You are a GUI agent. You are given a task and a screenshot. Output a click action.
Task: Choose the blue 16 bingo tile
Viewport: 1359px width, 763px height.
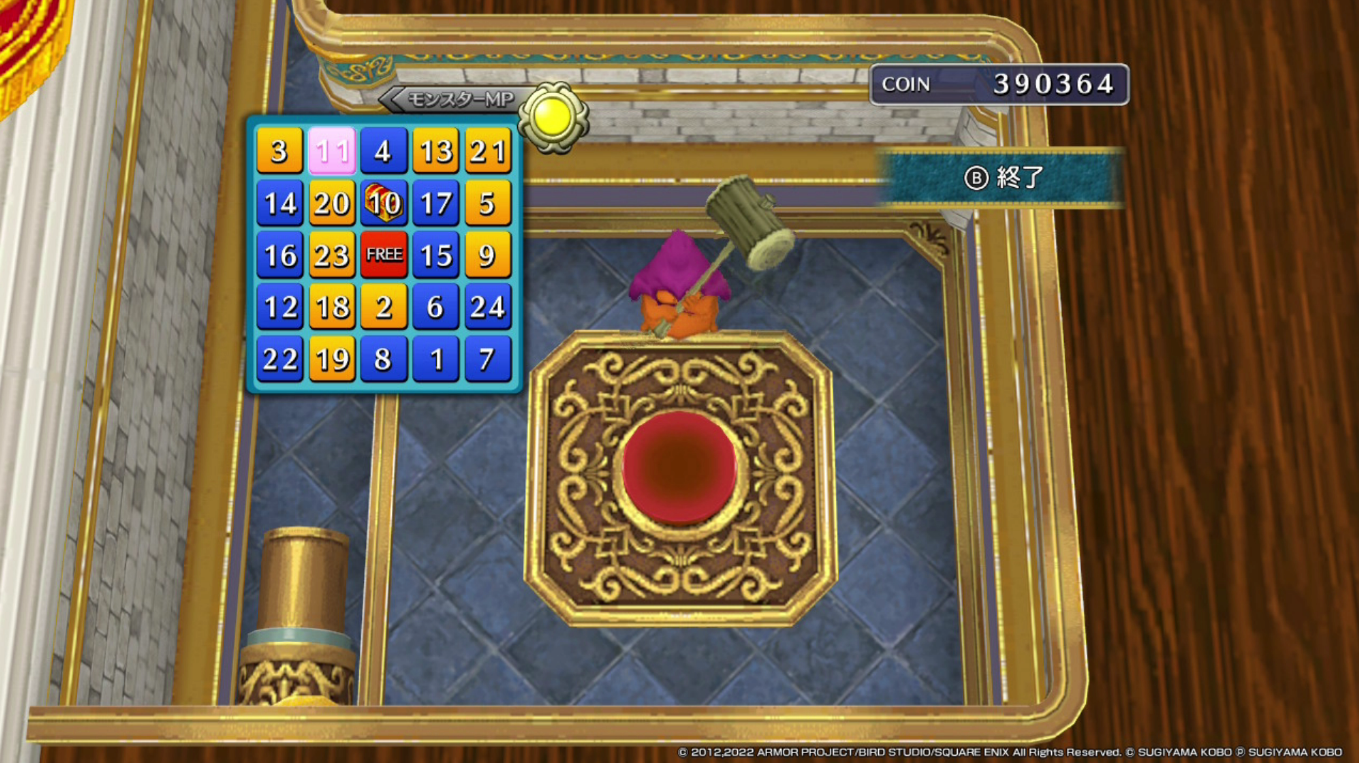(279, 255)
